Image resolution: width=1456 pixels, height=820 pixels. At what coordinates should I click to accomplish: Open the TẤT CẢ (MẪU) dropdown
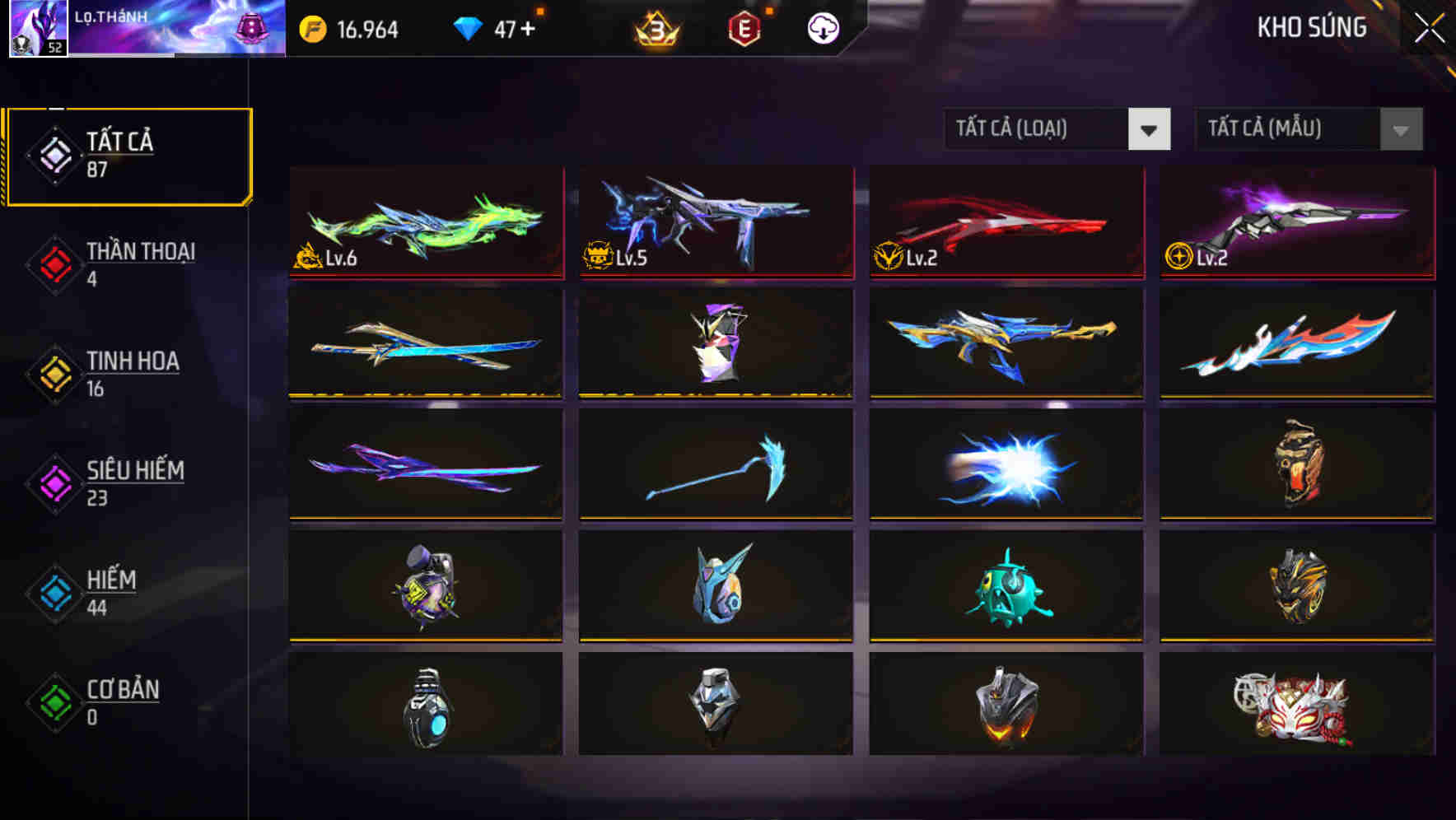1285,129
